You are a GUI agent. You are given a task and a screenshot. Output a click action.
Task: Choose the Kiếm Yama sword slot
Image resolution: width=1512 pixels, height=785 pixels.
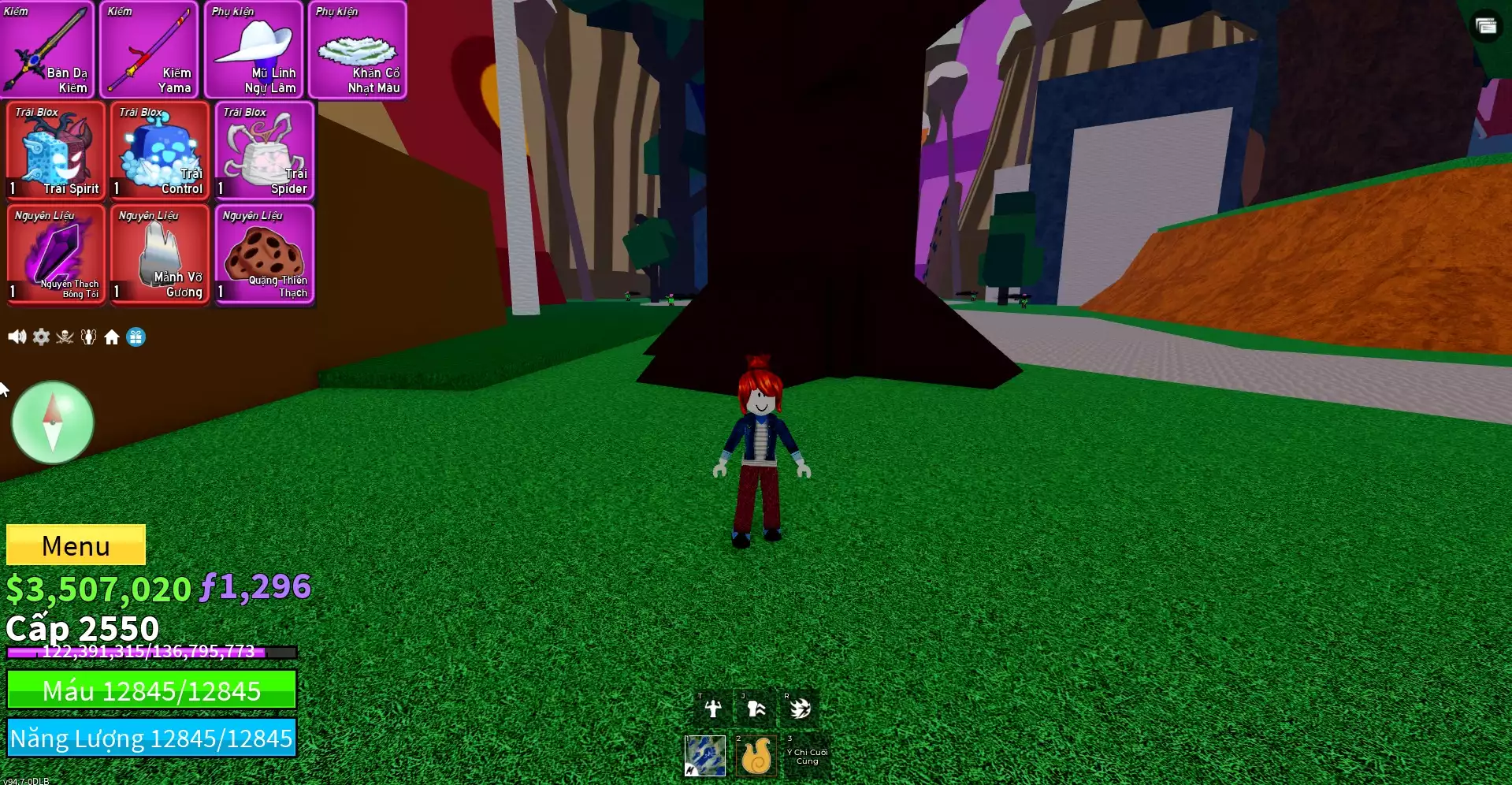click(150, 50)
